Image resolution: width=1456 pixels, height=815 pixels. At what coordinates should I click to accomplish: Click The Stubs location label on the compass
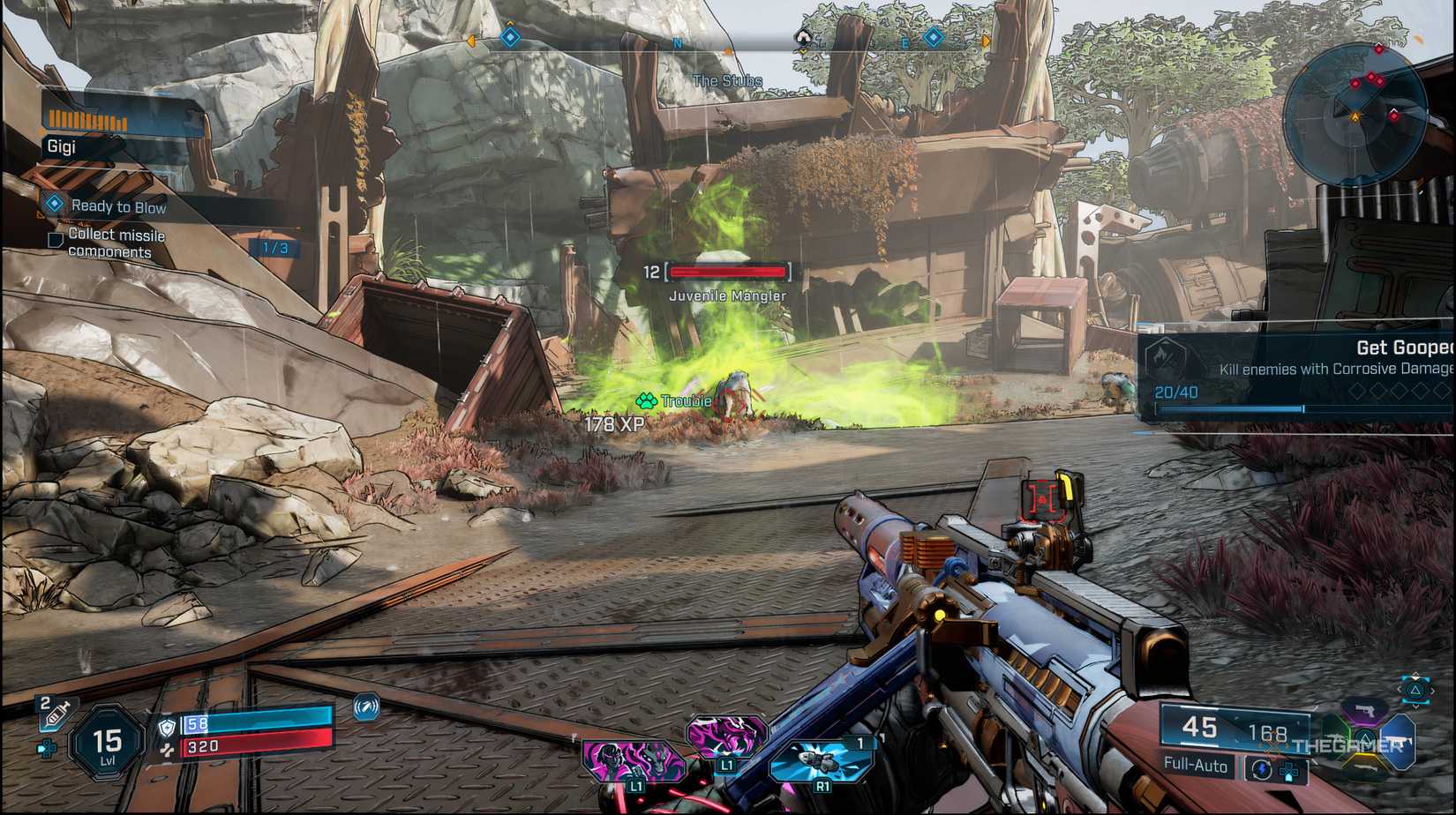point(726,79)
